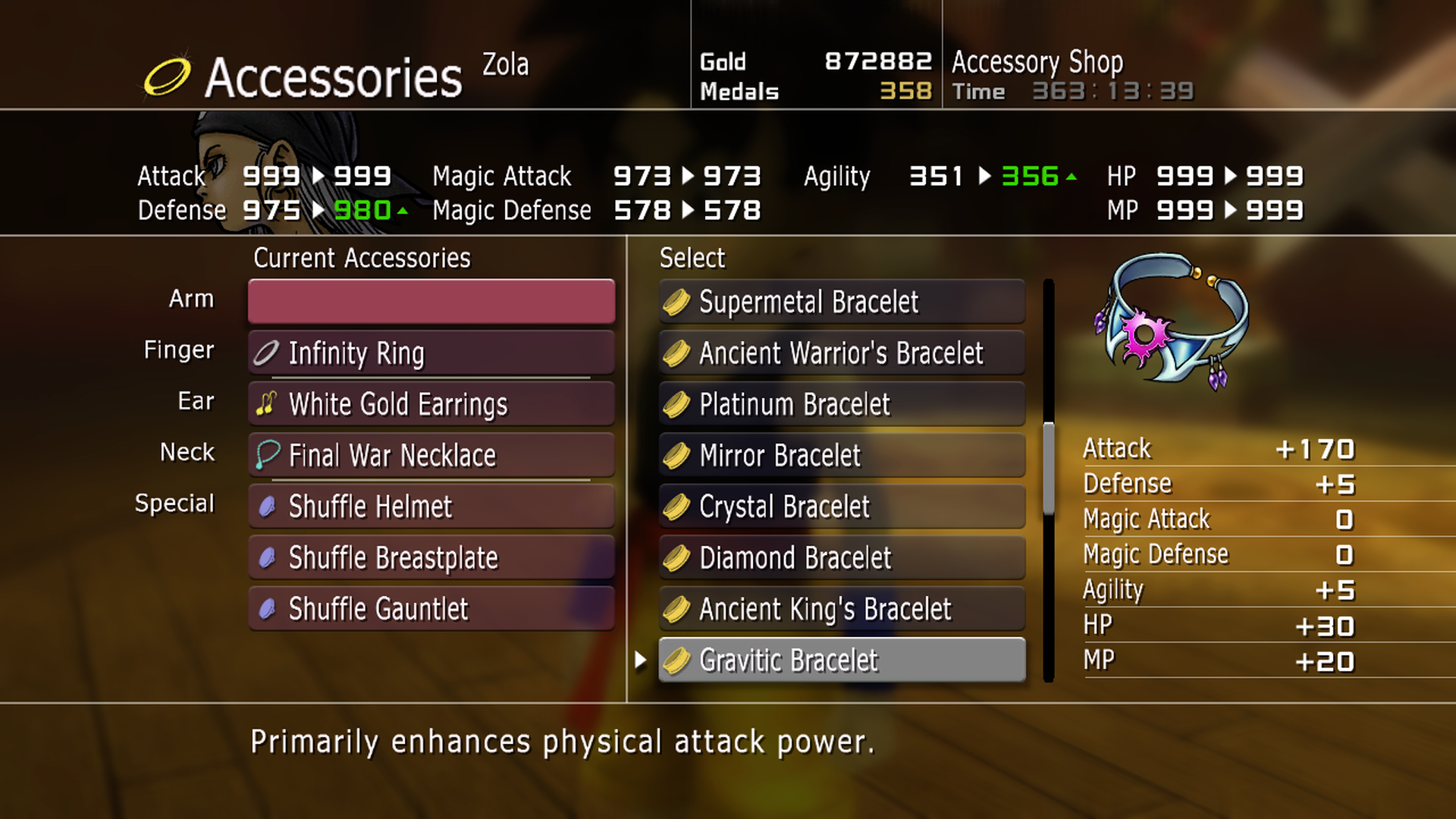Select the Diamond Bracelet entry
Screen dimensions: 1456x819
click(x=842, y=558)
